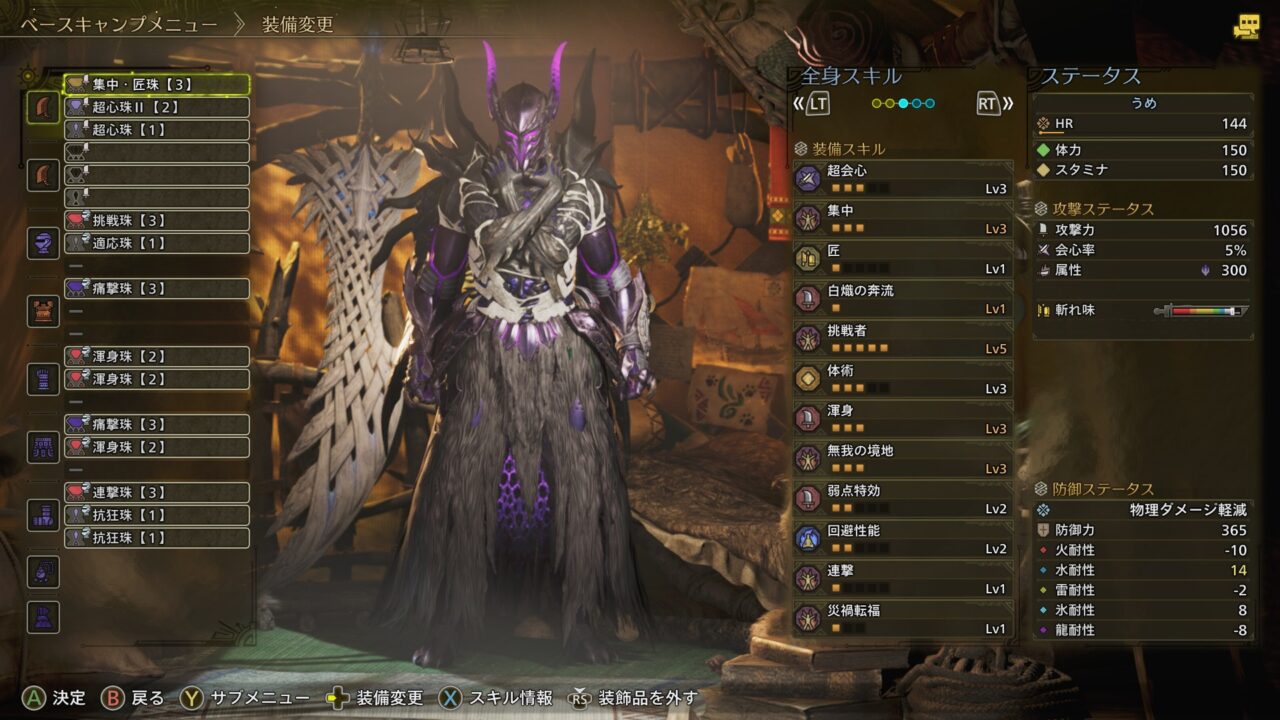Choose the arm armor equipment icon
1280x720 pixels.
pos(43,379)
